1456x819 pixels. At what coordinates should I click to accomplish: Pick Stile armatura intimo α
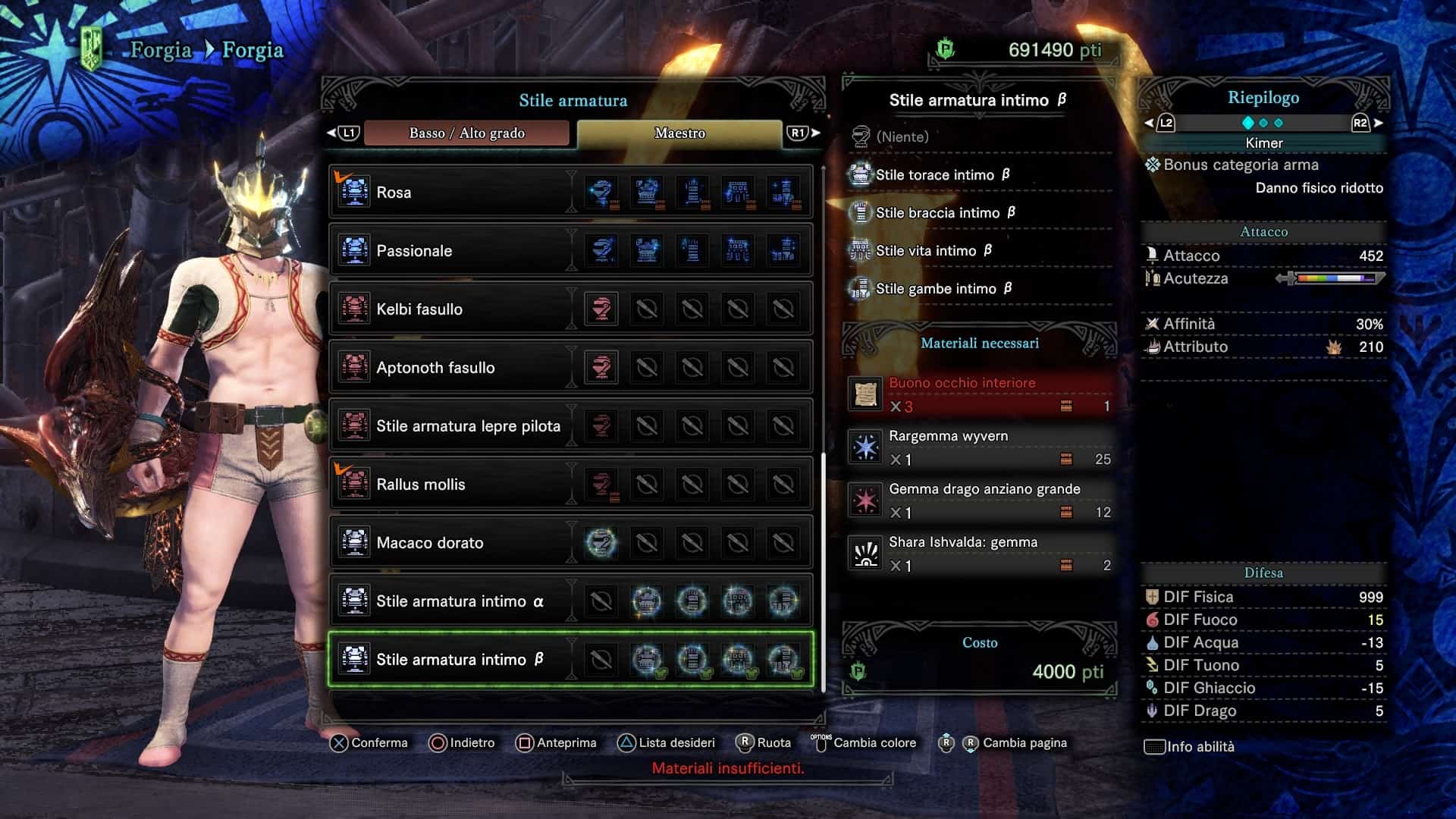460,601
